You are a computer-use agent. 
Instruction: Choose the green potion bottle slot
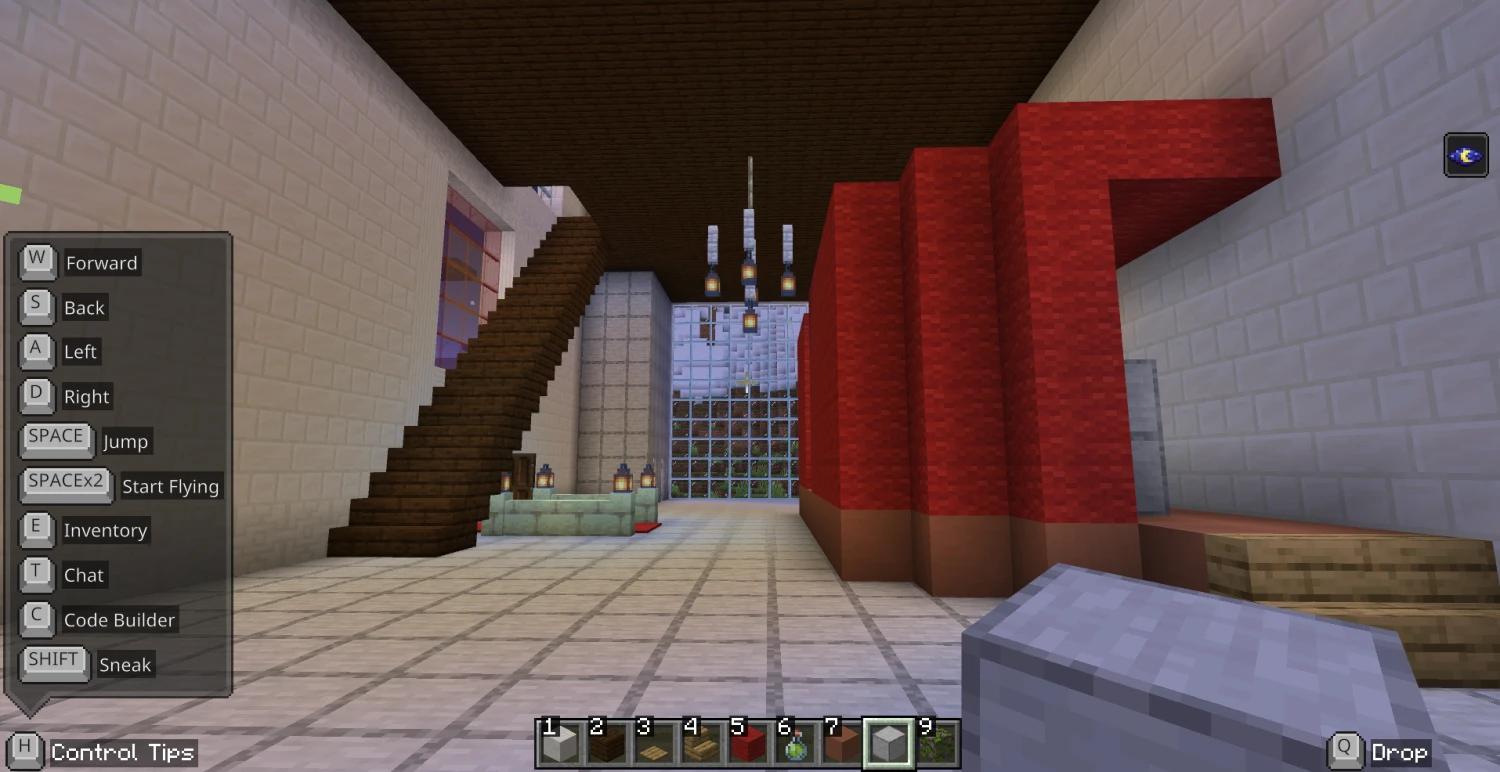pyautogui.click(x=795, y=744)
